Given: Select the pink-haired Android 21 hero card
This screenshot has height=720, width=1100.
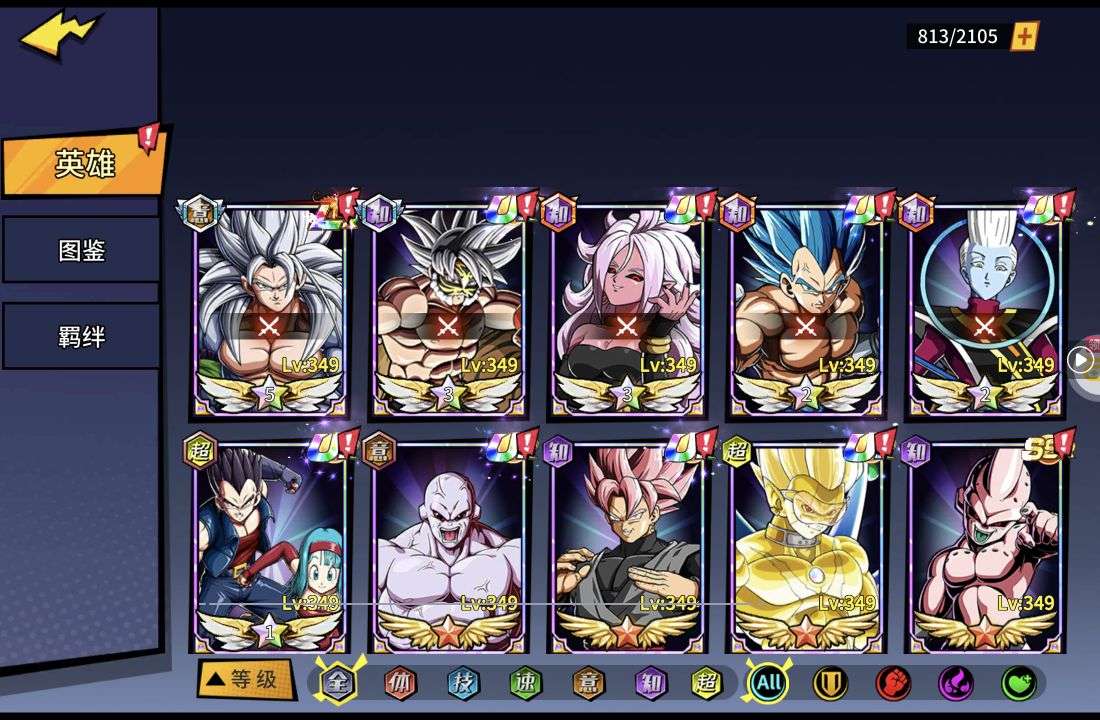Looking at the screenshot, I should [x=628, y=310].
